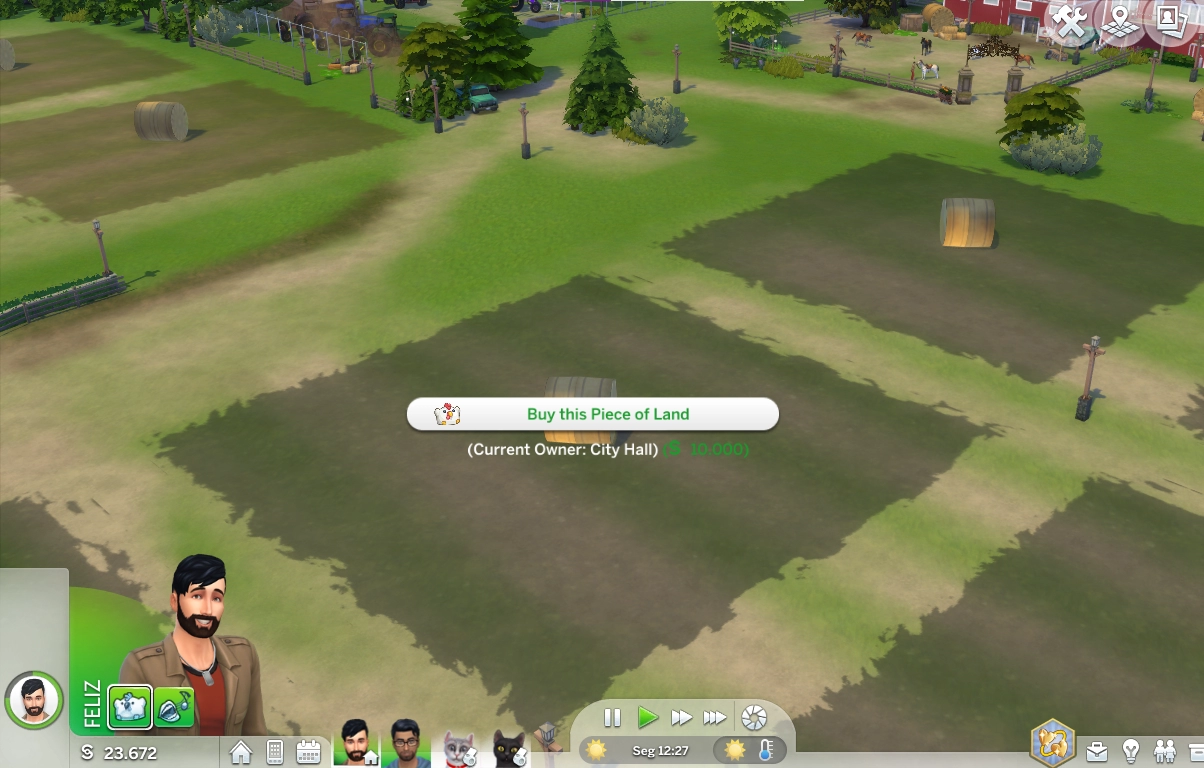
Task: Open the relationships panel
Action: tap(1165, 750)
